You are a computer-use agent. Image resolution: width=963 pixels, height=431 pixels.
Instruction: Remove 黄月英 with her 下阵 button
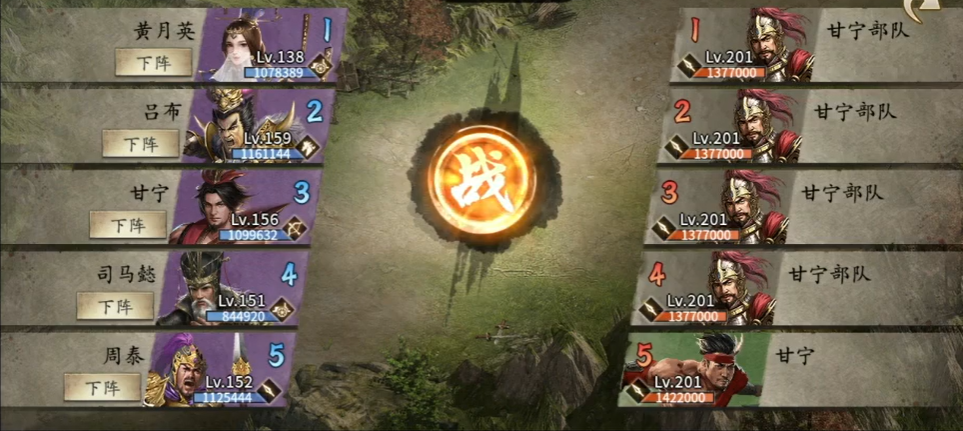click(154, 62)
